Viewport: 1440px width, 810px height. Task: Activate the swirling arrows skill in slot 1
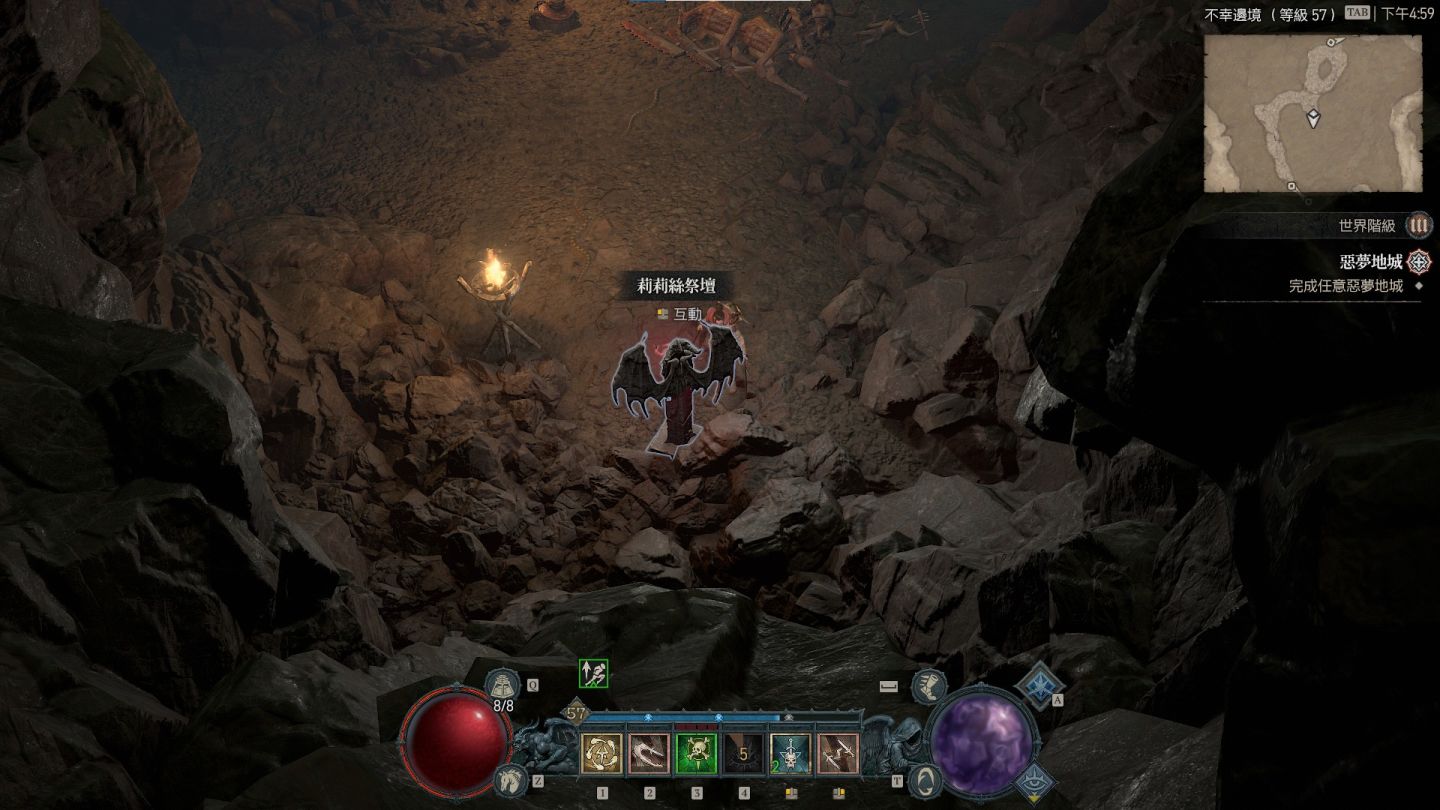tap(601, 754)
